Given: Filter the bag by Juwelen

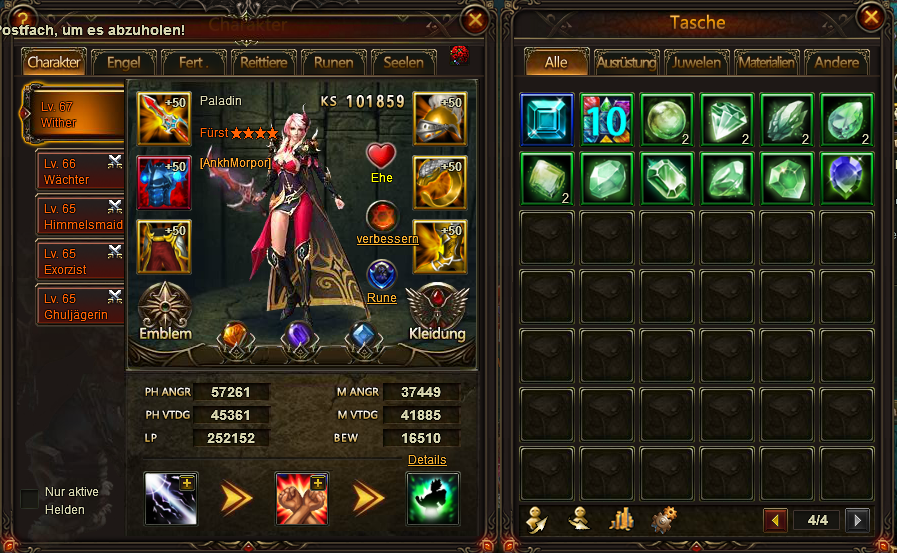Looking at the screenshot, I should click(696, 62).
